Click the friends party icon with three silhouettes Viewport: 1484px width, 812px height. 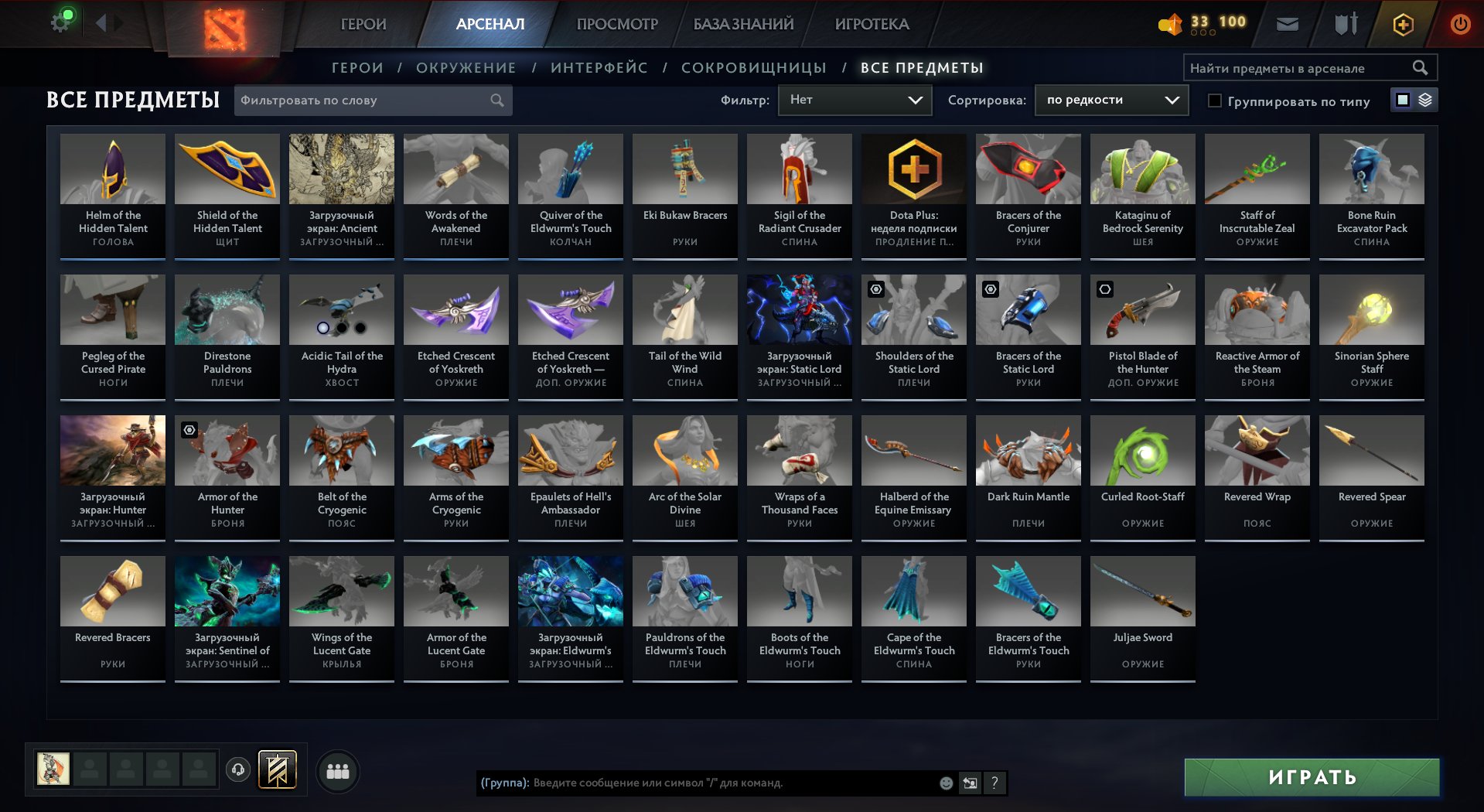[x=337, y=769]
